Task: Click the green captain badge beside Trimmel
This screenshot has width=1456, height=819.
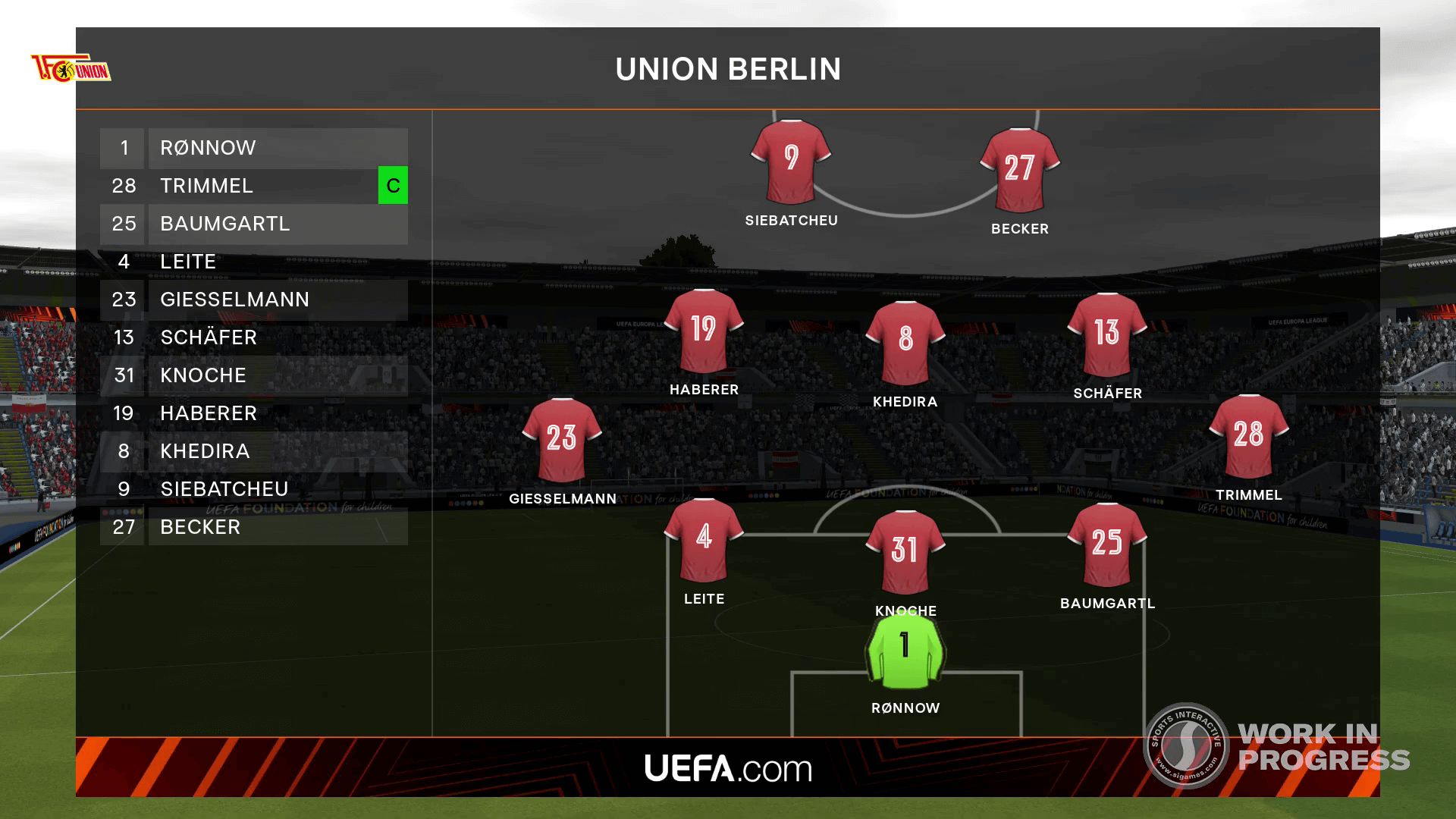Action: (x=393, y=186)
